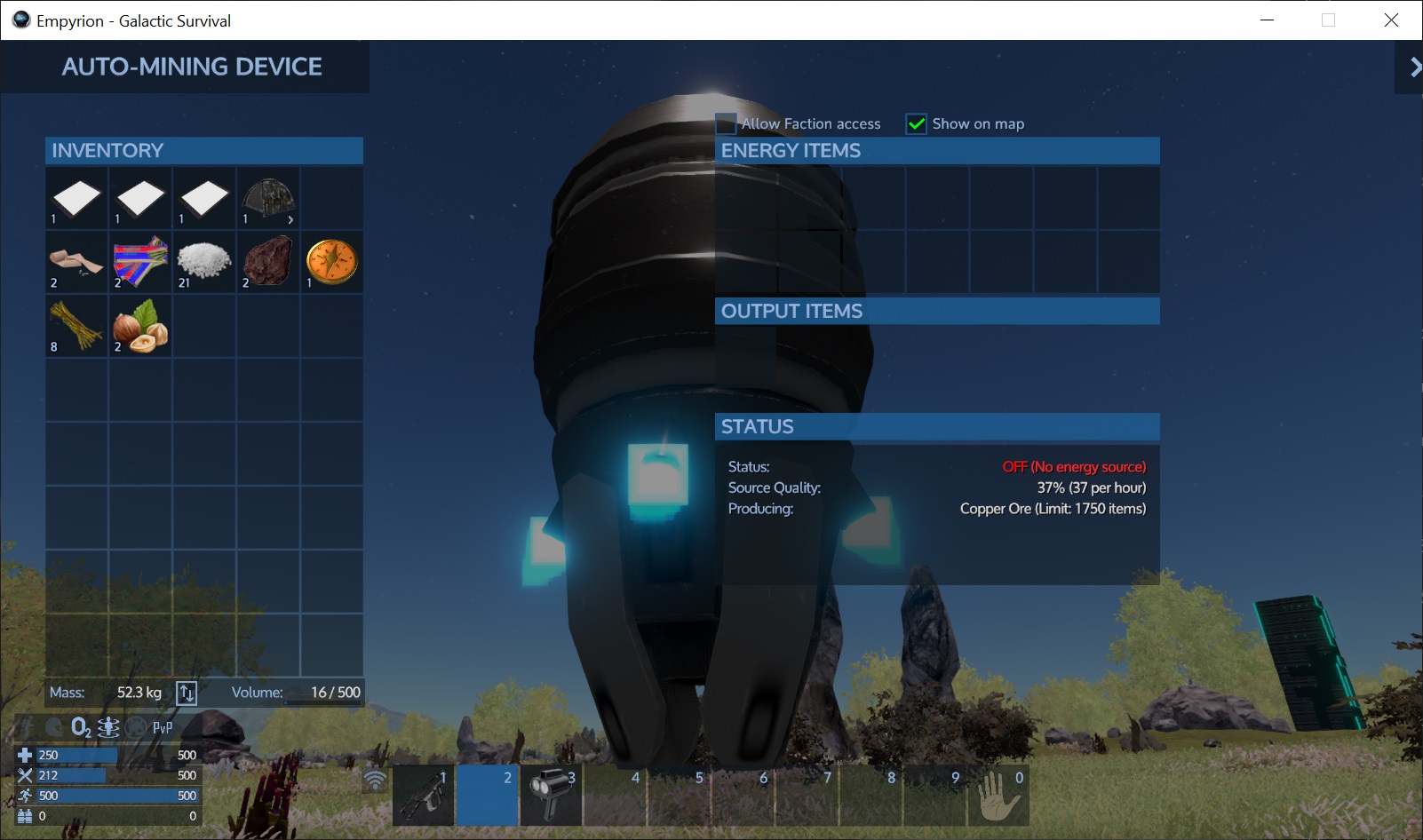
Task: Pick the hazelnuts stack in inventory
Action: [x=140, y=326]
